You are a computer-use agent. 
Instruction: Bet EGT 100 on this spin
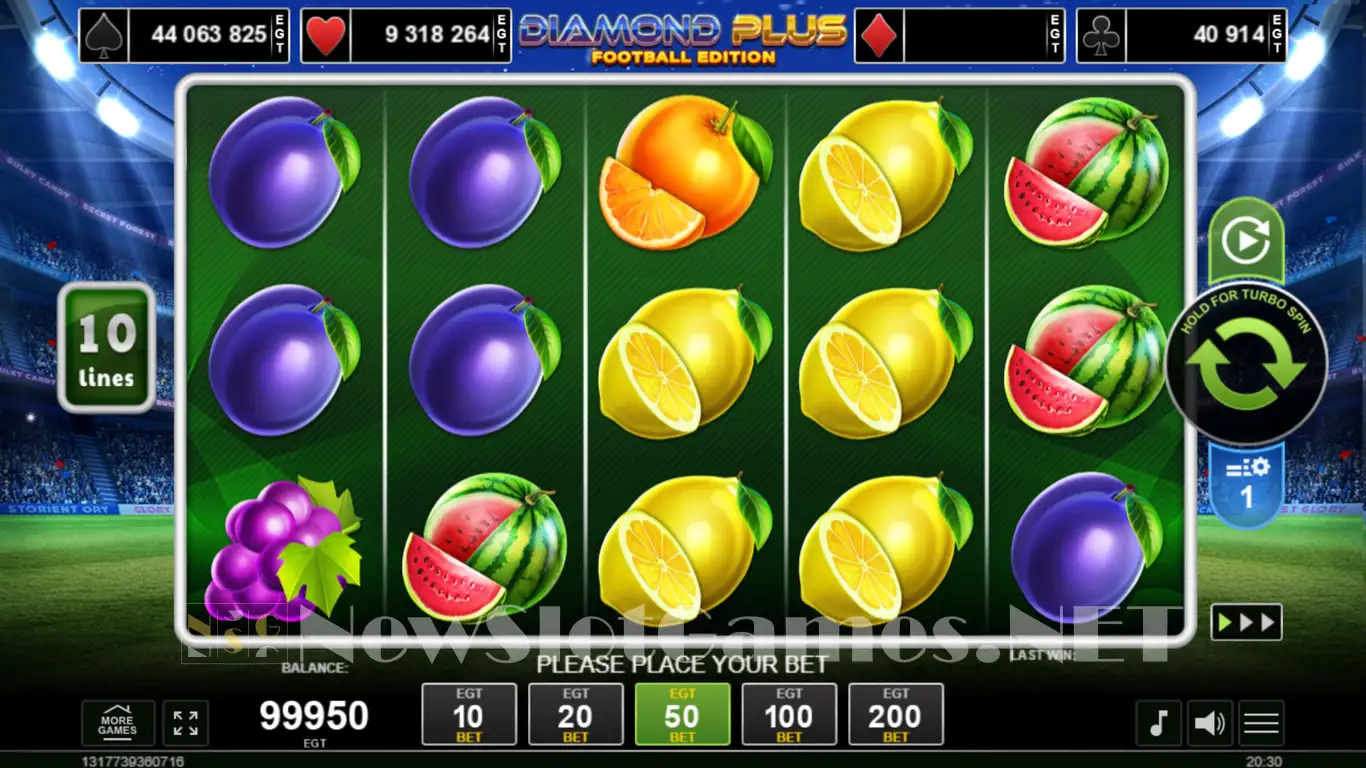pos(789,714)
